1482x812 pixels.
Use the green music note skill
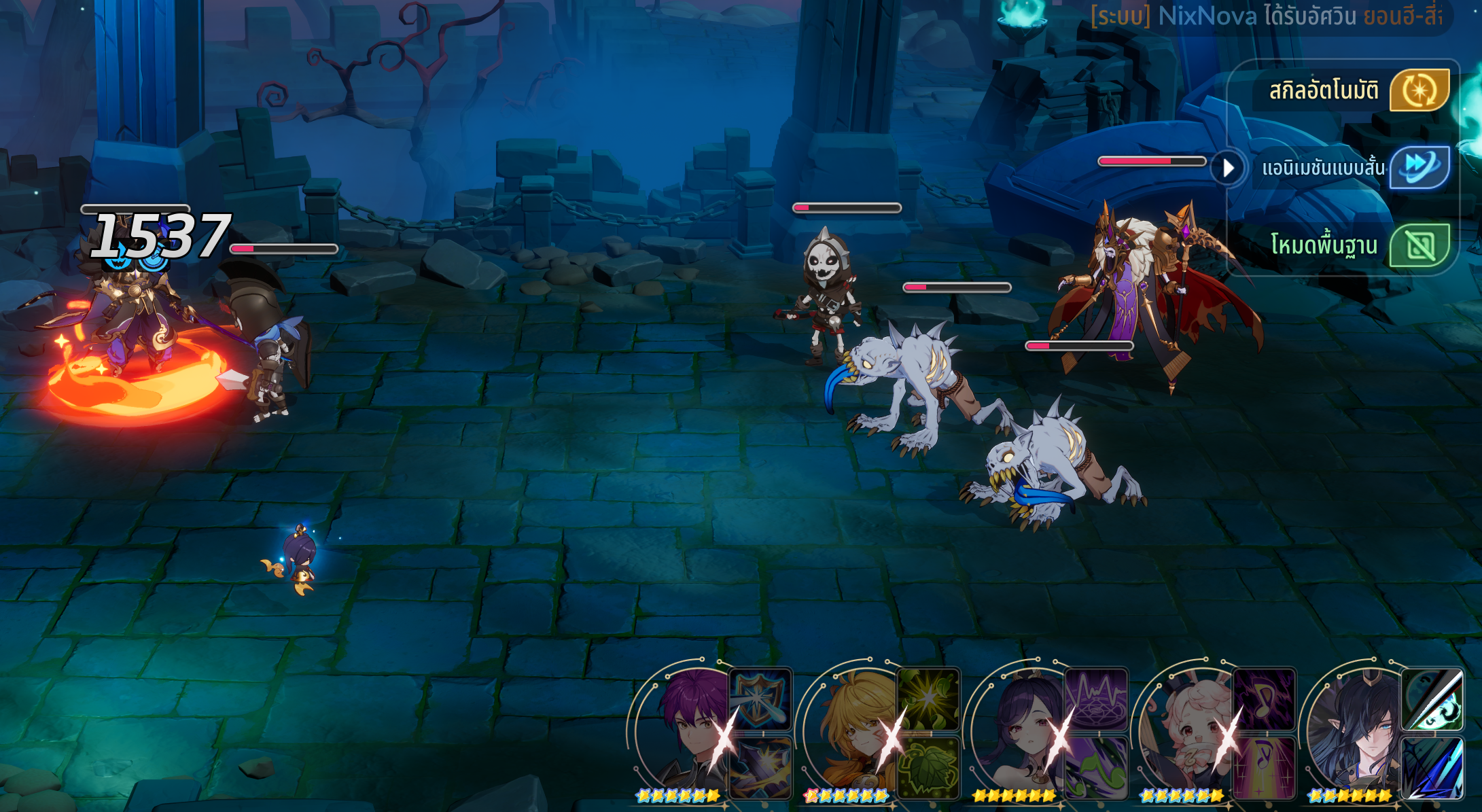pos(1096,768)
